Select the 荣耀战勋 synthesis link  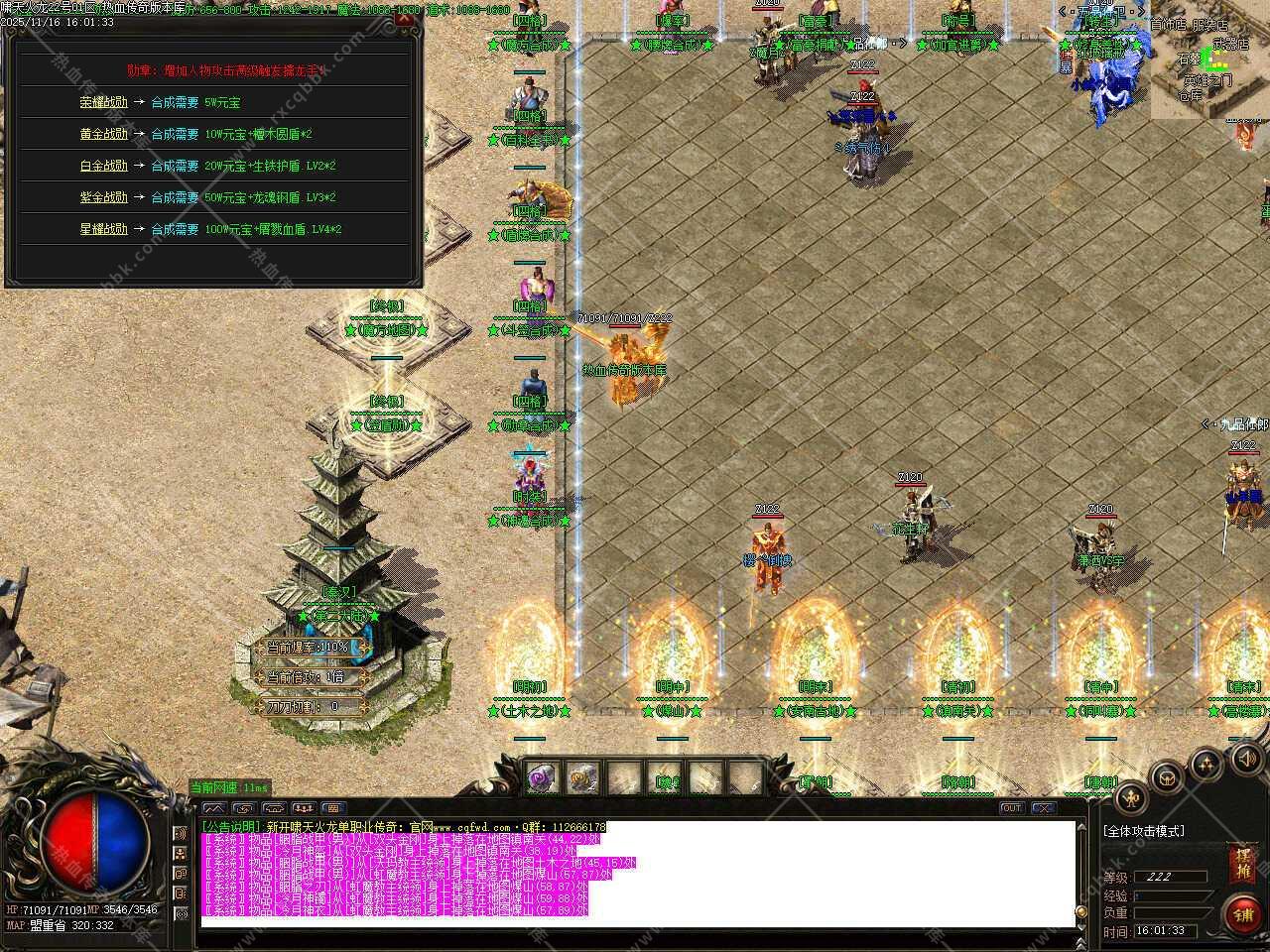[x=104, y=102]
